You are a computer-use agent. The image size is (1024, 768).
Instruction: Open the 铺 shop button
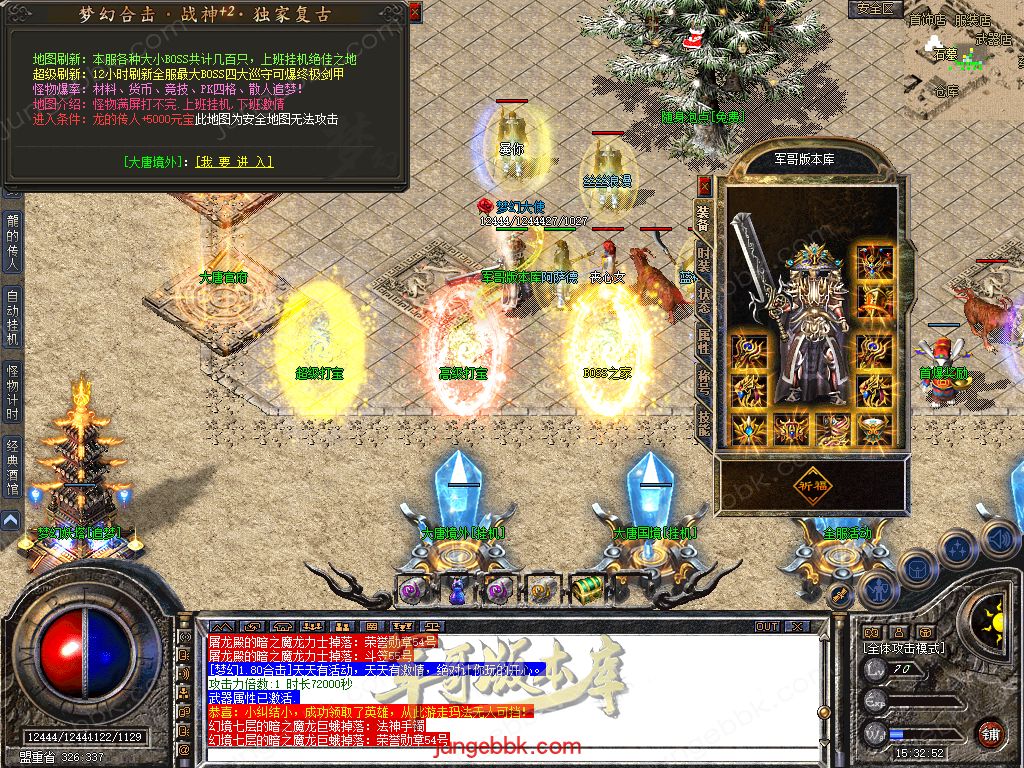[x=990, y=733]
